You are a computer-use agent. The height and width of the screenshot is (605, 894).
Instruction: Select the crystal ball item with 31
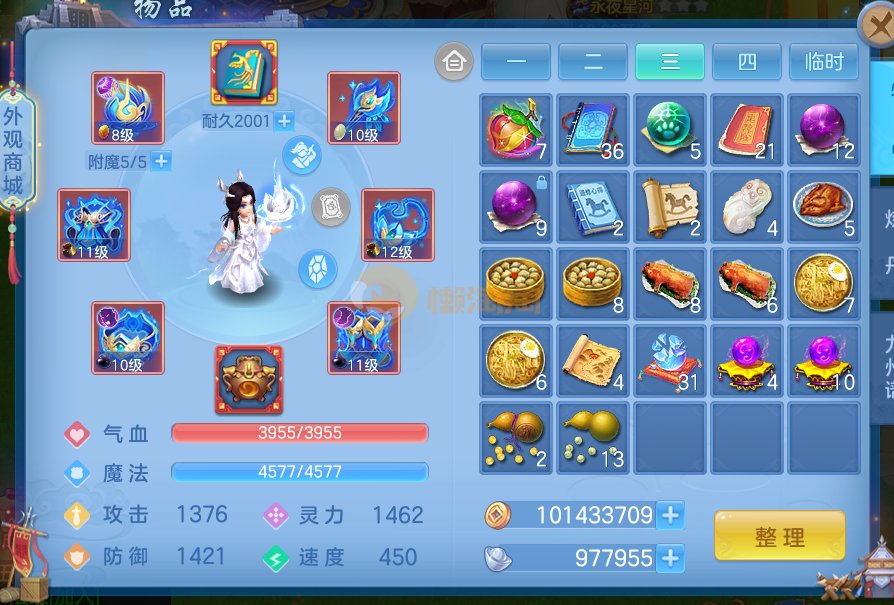click(669, 359)
